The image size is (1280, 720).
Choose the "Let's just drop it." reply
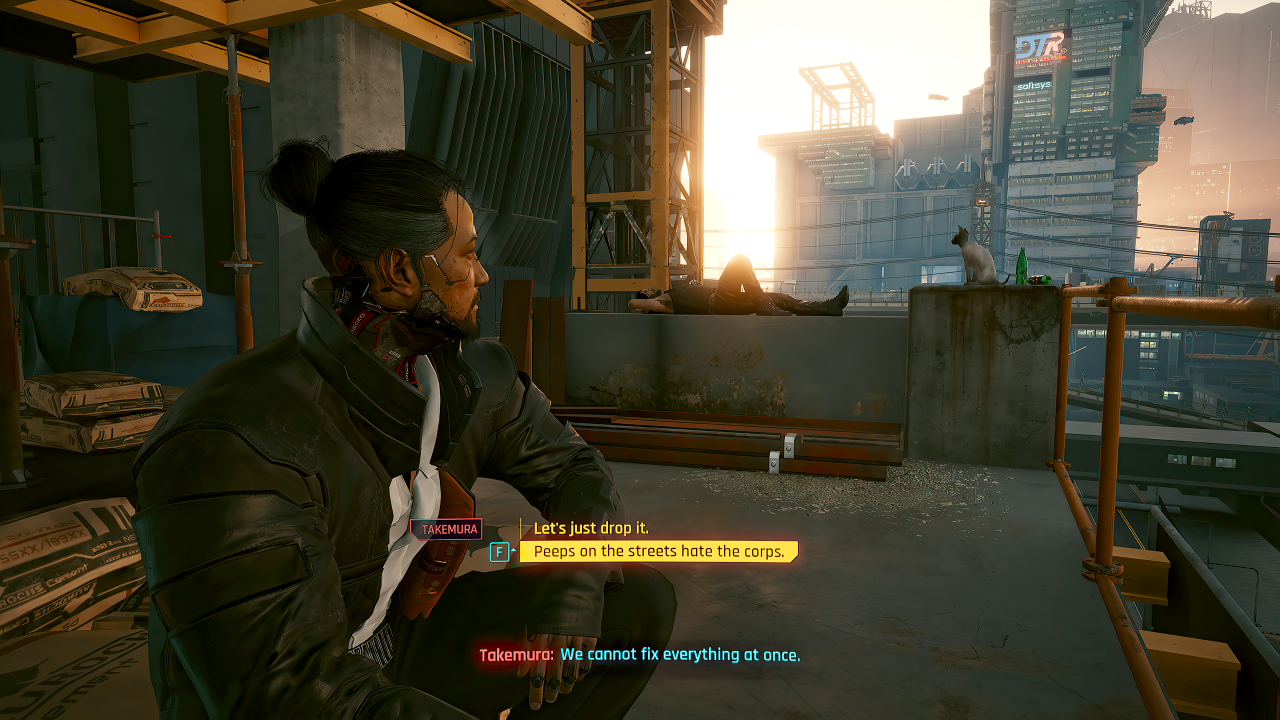(x=591, y=528)
